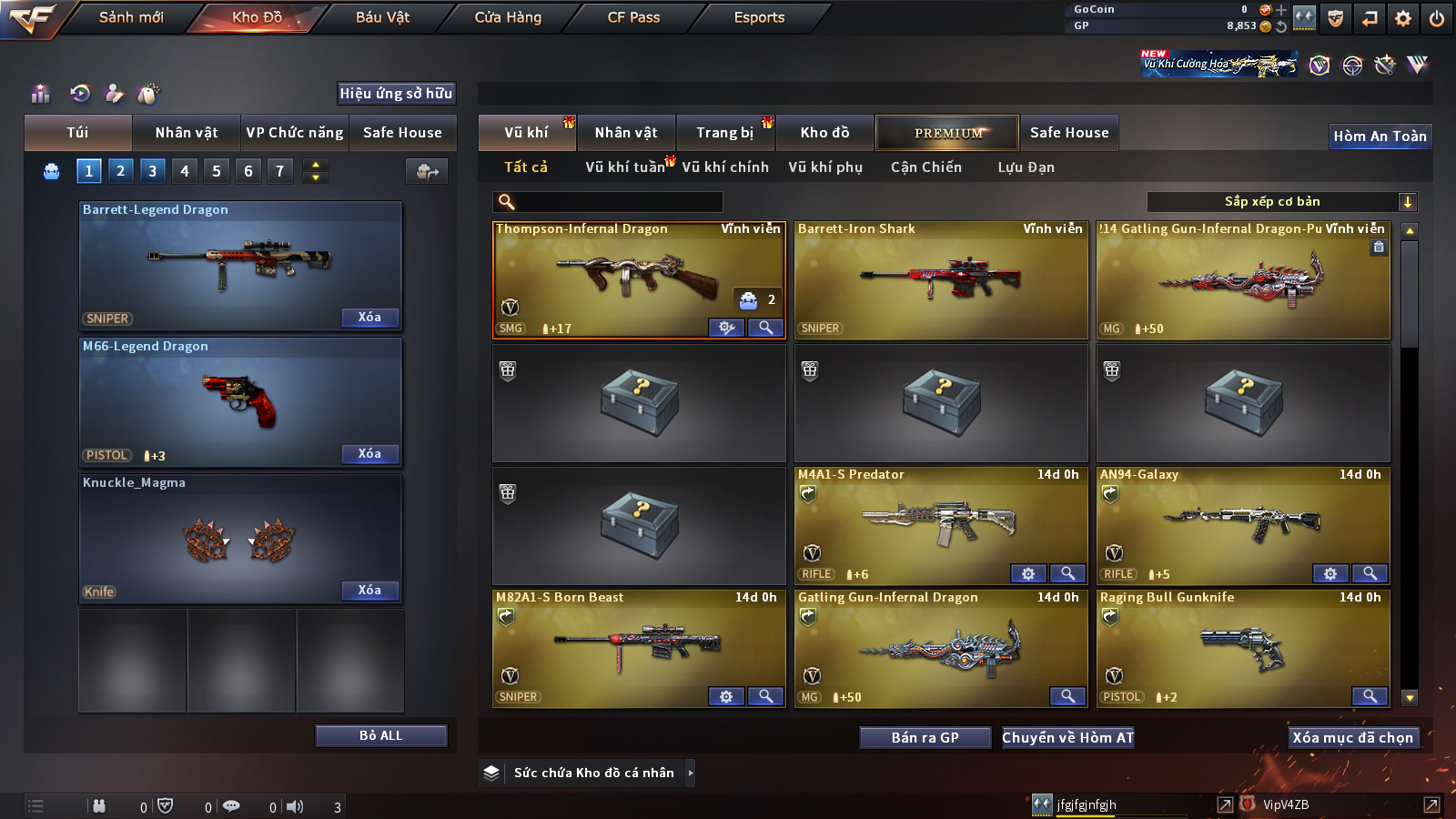Open the CF Pass menu
This screenshot has width=1456, height=819.
[x=633, y=17]
